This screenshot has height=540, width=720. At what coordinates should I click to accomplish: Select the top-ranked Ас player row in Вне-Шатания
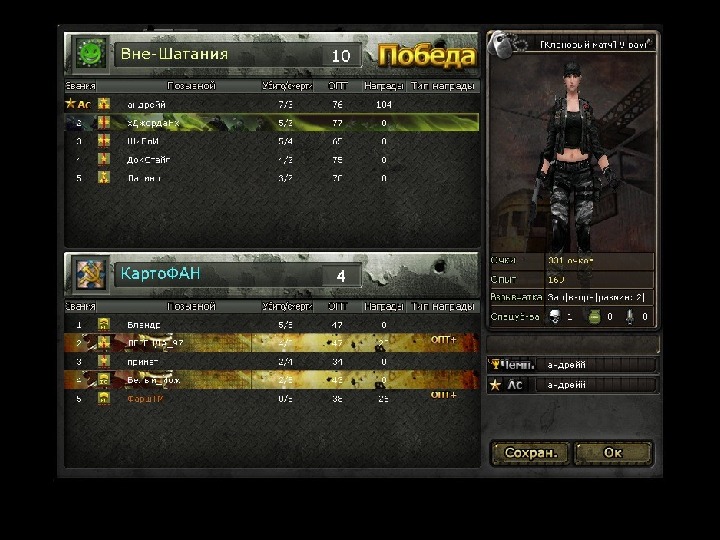[x=270, y=104]
